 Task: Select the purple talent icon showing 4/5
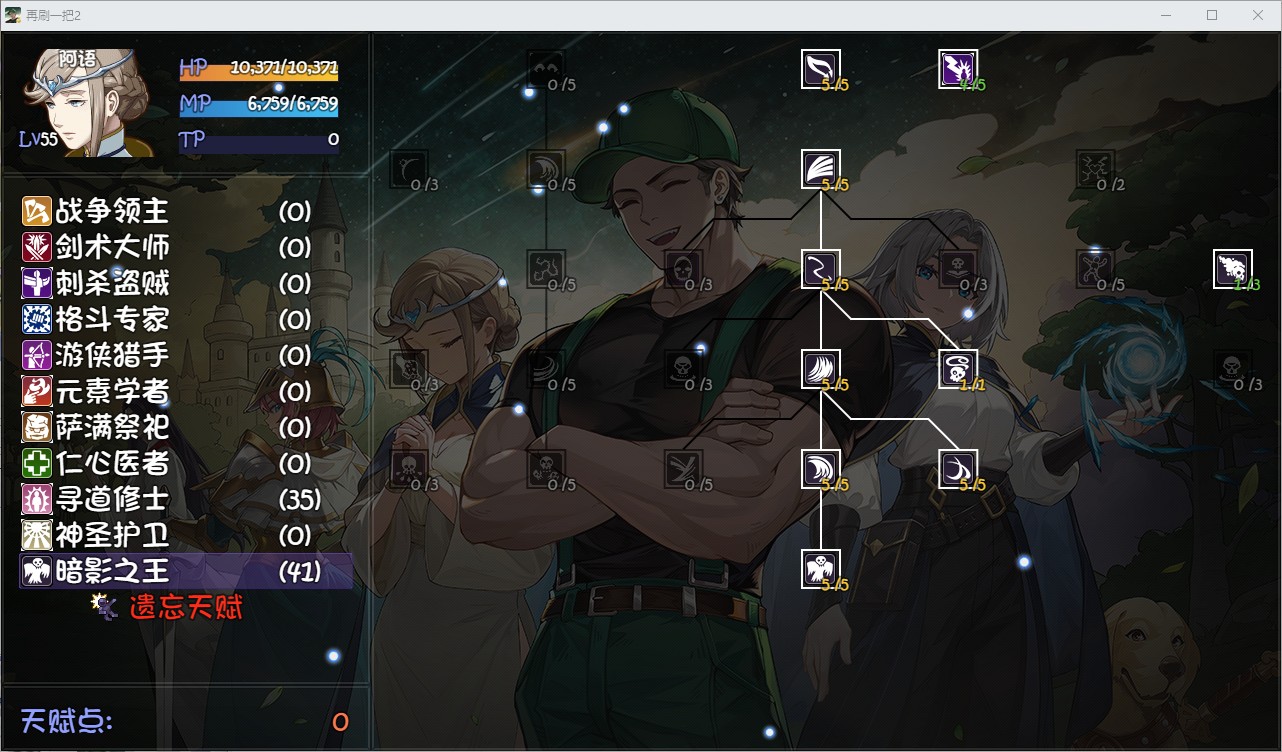958,69
